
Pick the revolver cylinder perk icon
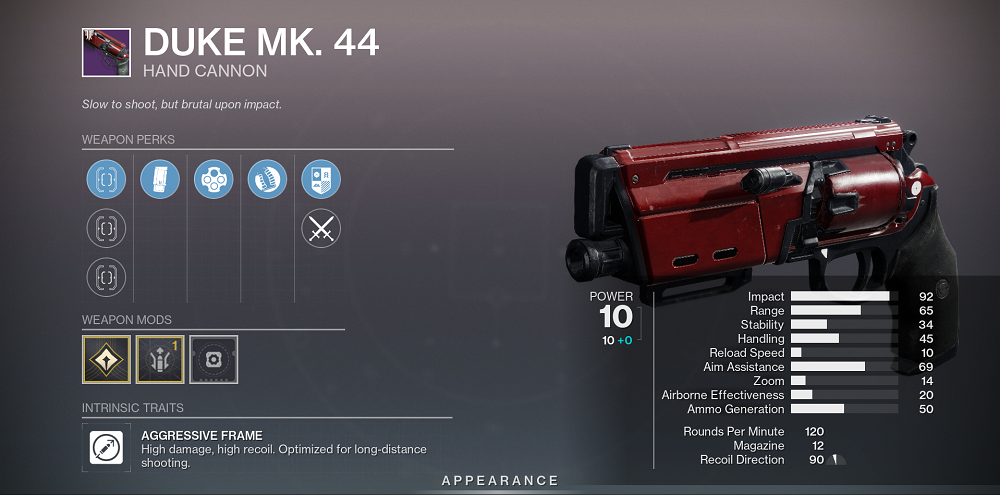click(213, 180)
